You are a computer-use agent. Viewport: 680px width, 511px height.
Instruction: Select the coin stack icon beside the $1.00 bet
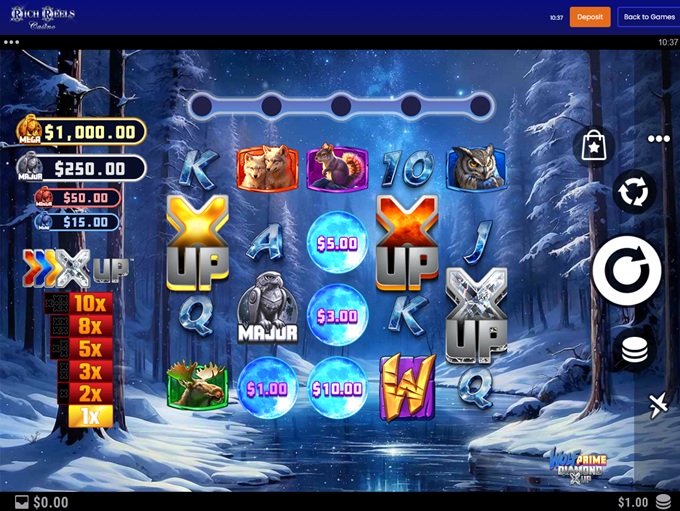(664, 502)
